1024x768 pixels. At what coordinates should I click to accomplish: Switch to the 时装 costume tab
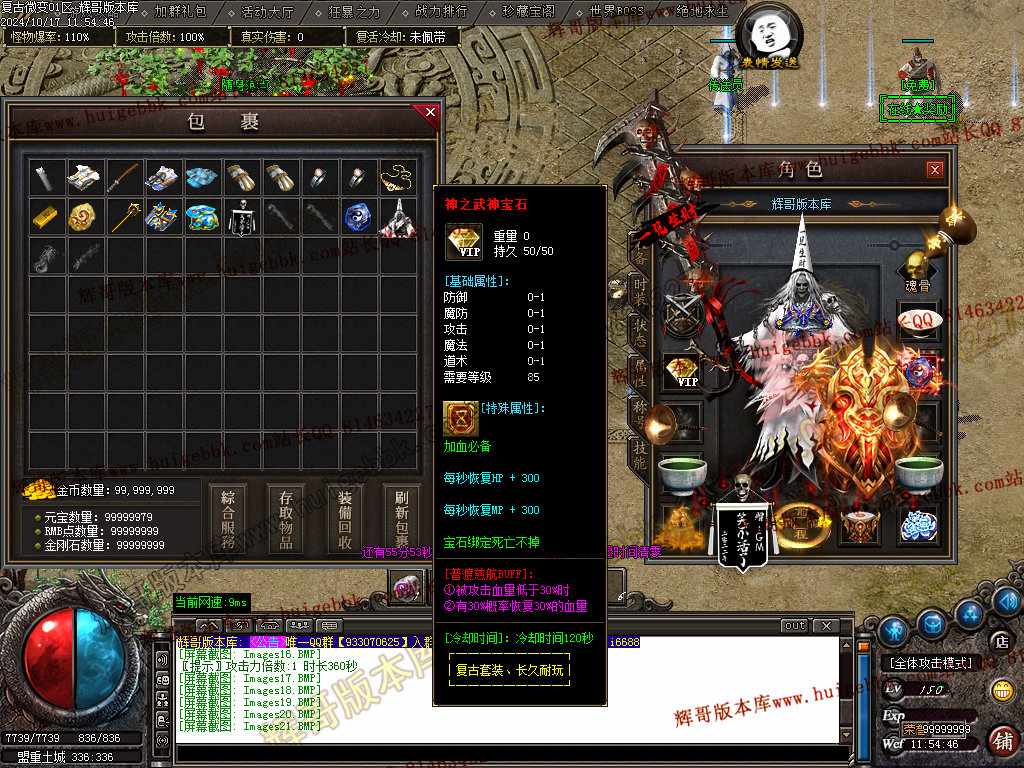pyautogui.click(x=638, y=291)
